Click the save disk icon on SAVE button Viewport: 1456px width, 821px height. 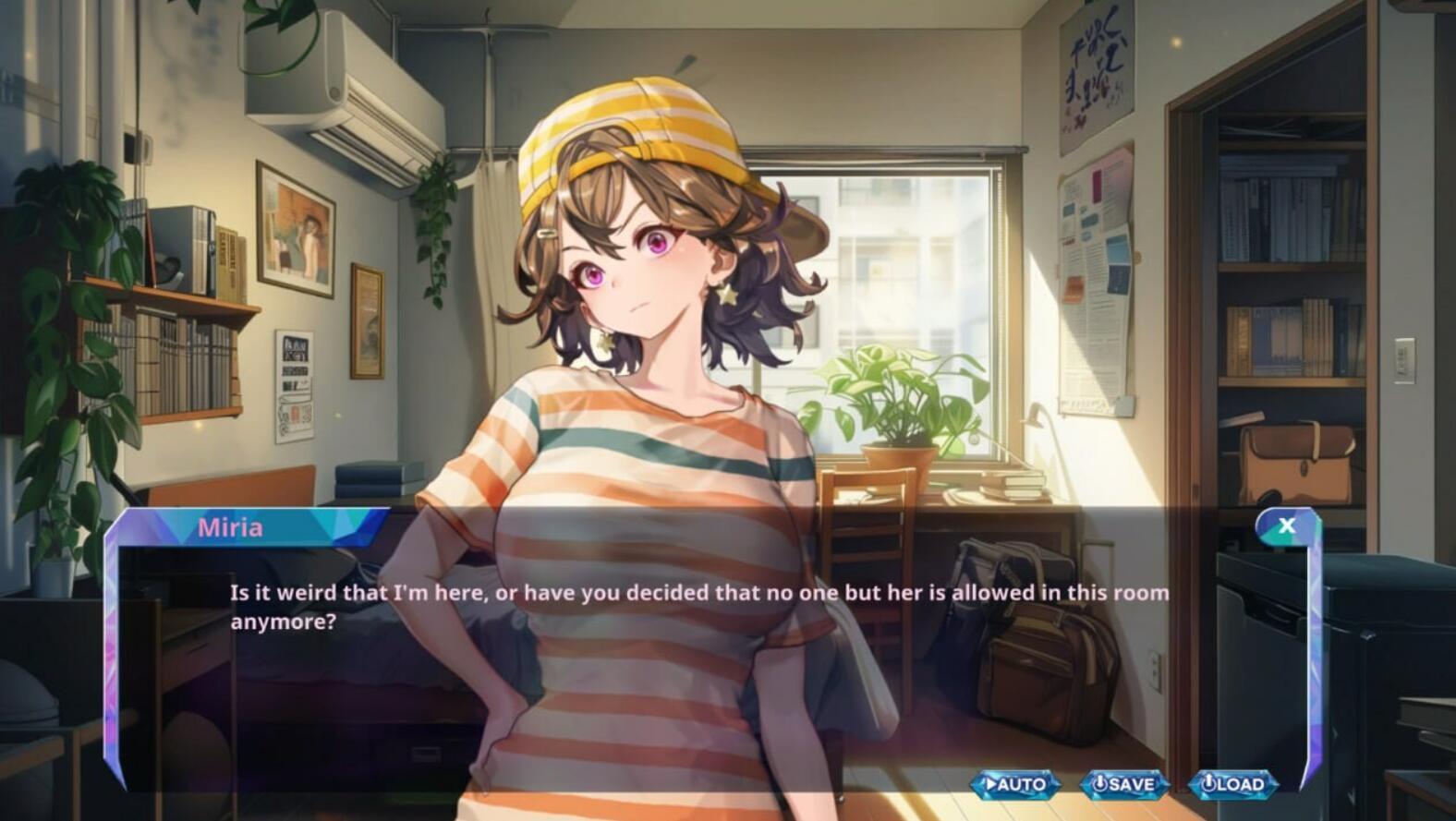(x=1098, y=783)
